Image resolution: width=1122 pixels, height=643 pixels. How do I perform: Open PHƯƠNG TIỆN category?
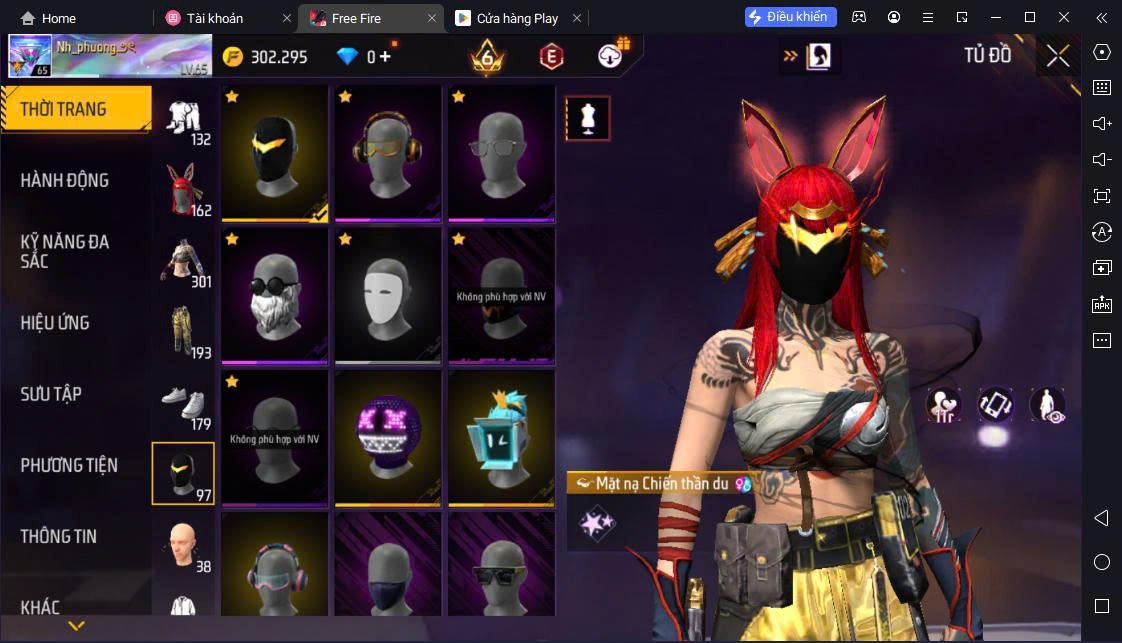69,465
